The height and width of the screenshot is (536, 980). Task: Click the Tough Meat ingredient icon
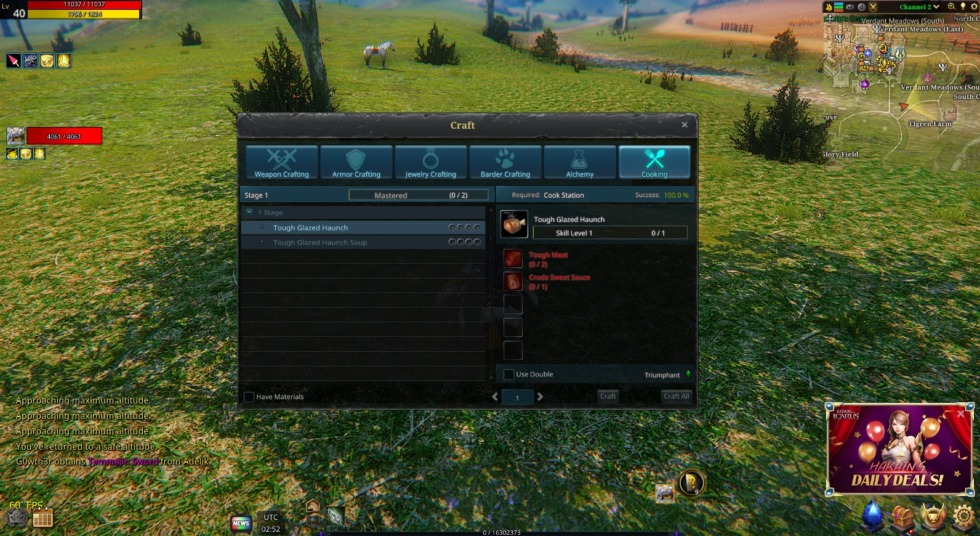point(513,259)
